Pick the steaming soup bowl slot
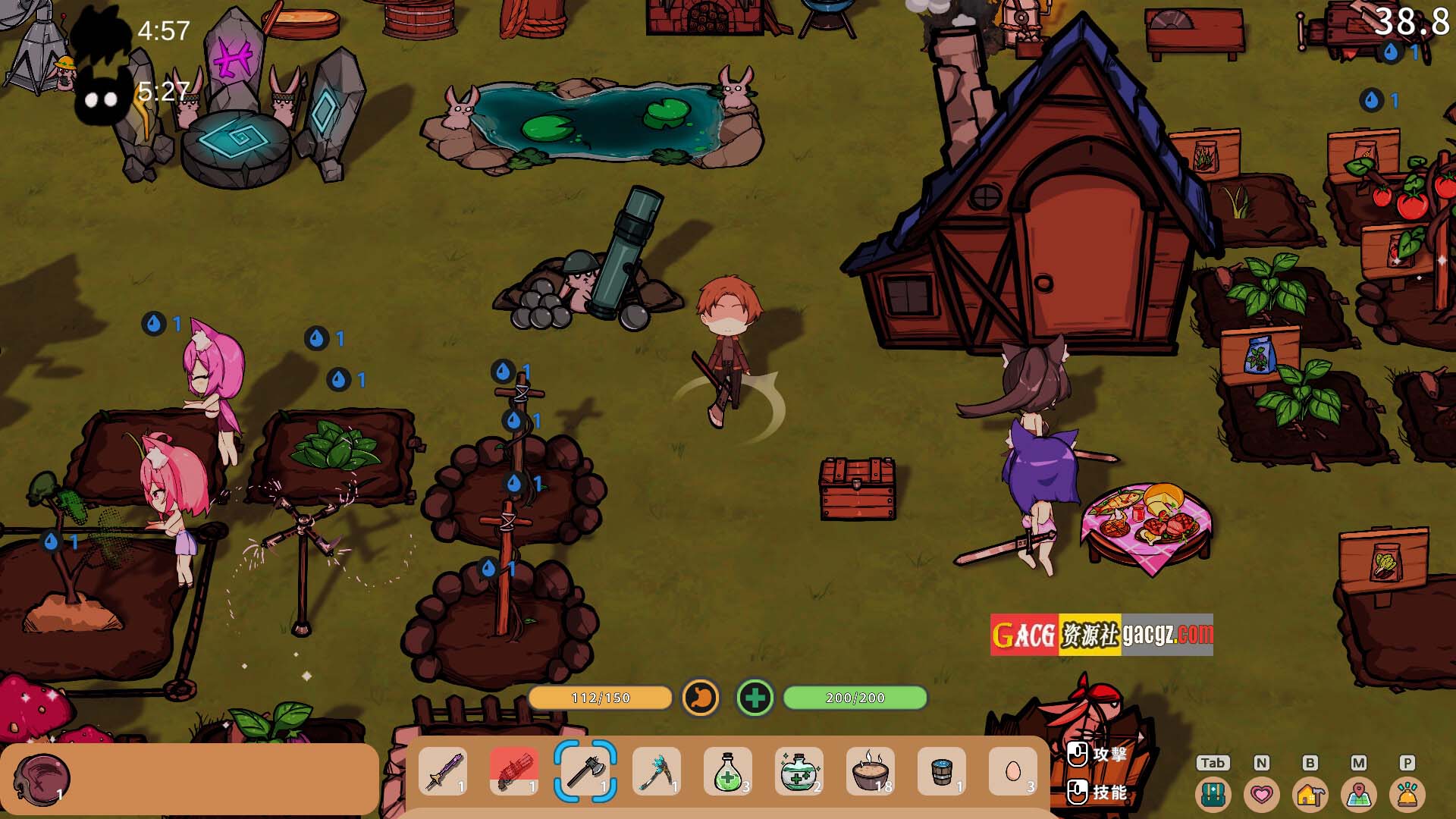 (871, 771)
